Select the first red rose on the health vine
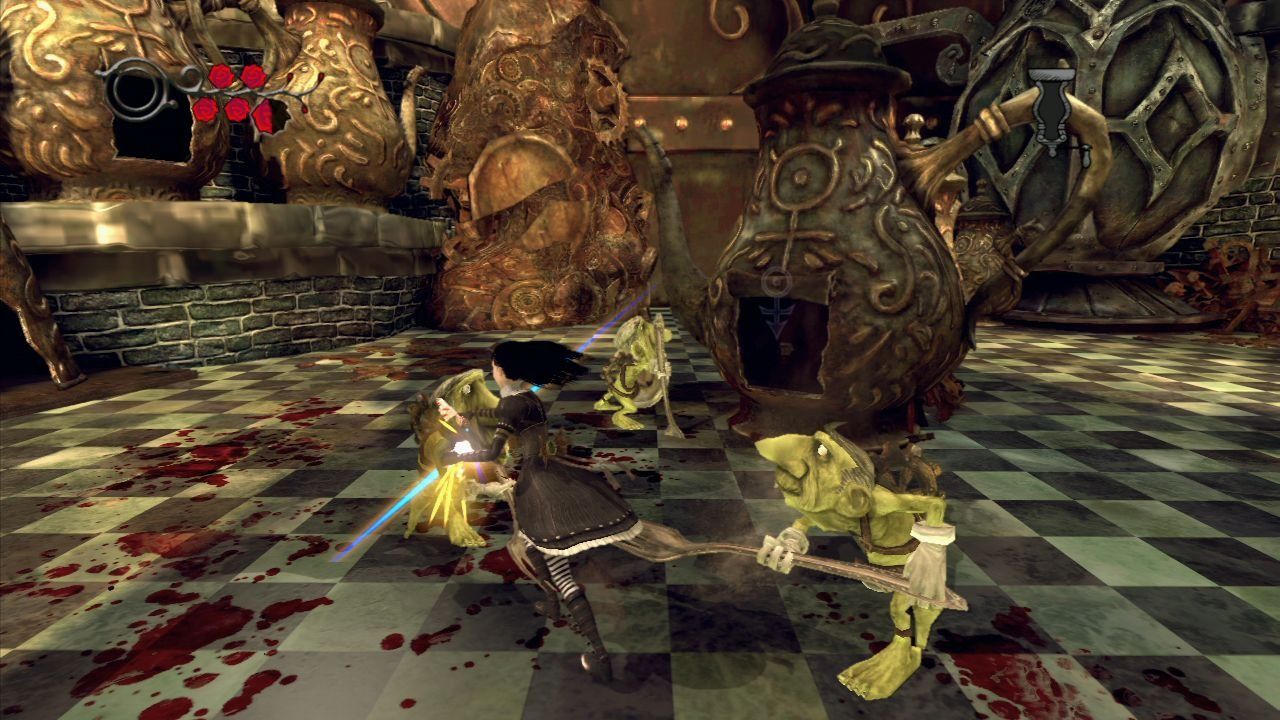The image size is (1280, 720). coord(222,77)
